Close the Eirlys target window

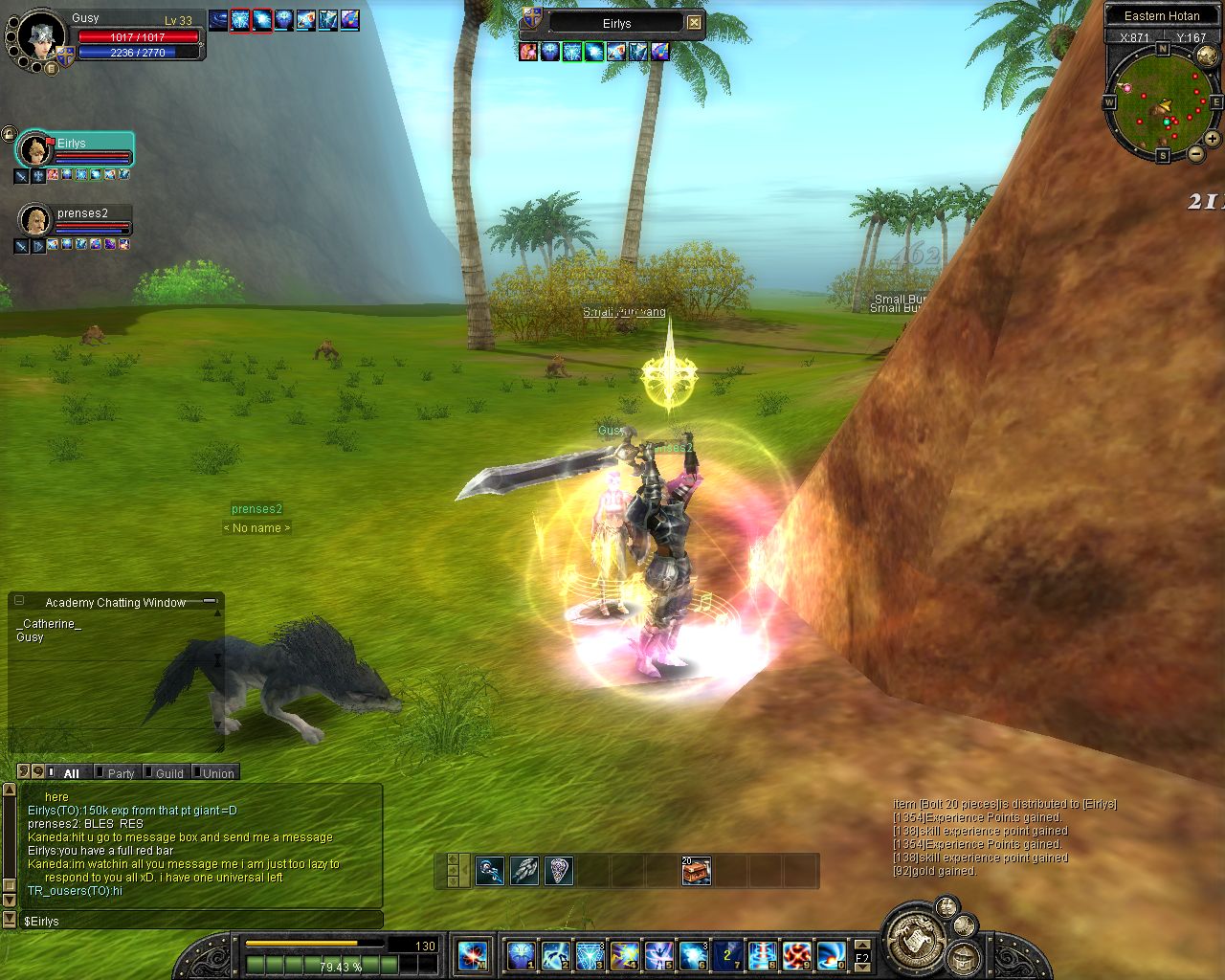coord(695,23)
